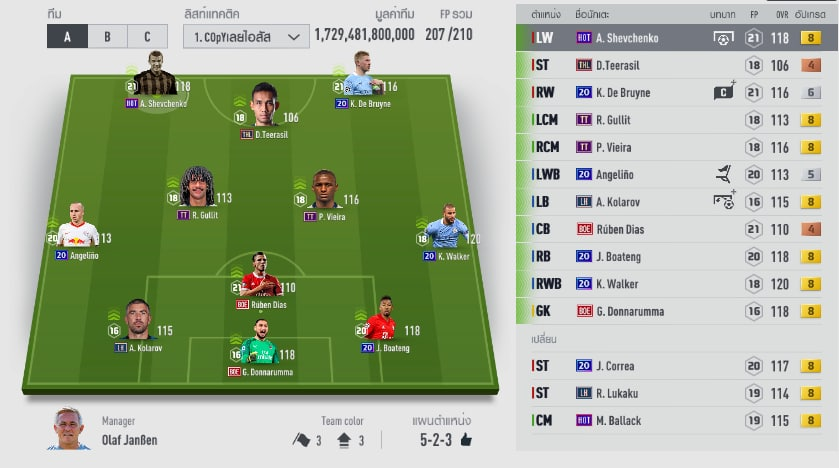
Task: Switch to team tab C
Action: (x=147, y=36)
